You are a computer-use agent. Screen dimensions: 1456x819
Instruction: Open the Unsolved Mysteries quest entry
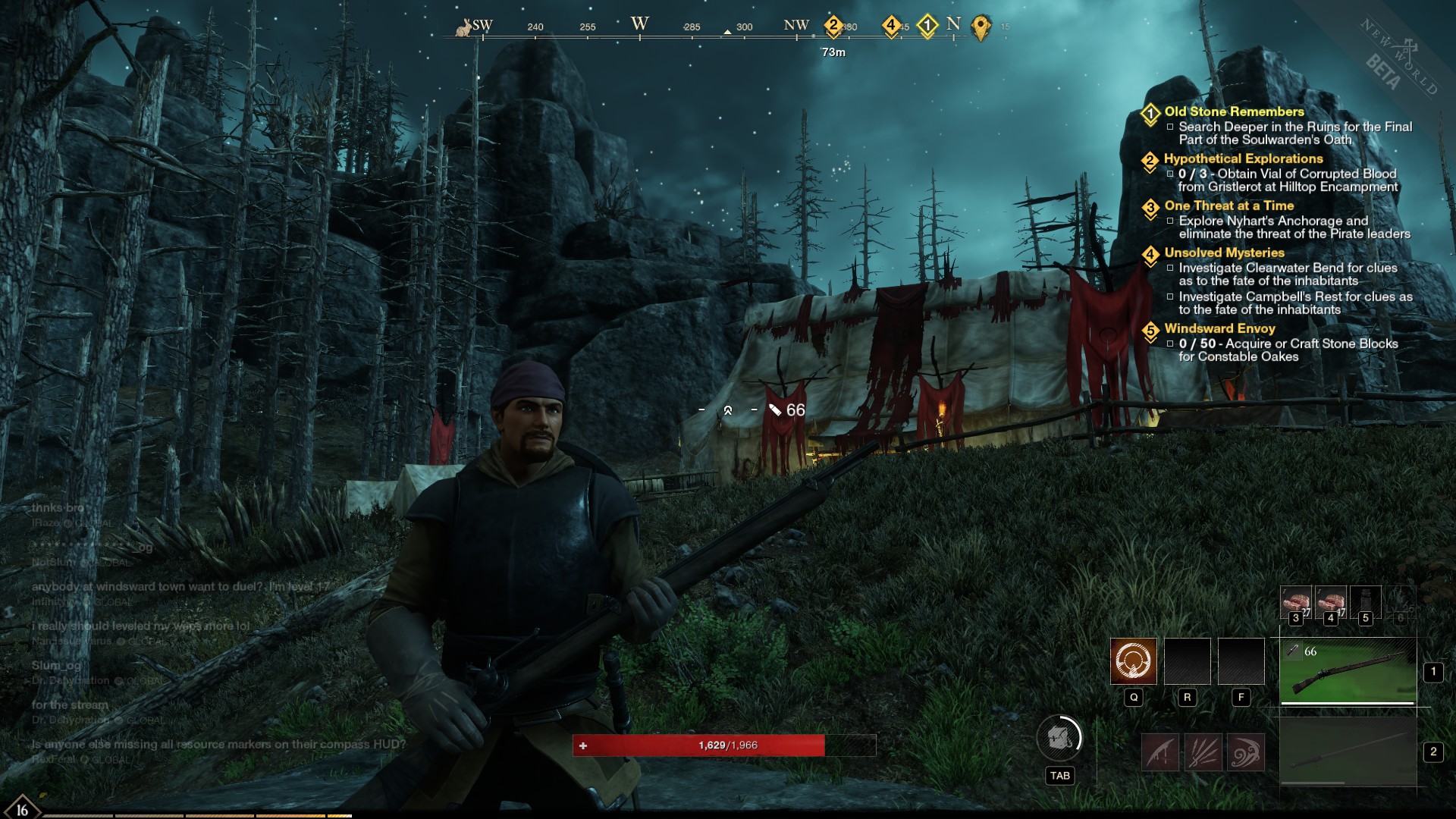tap(1224, 253)
